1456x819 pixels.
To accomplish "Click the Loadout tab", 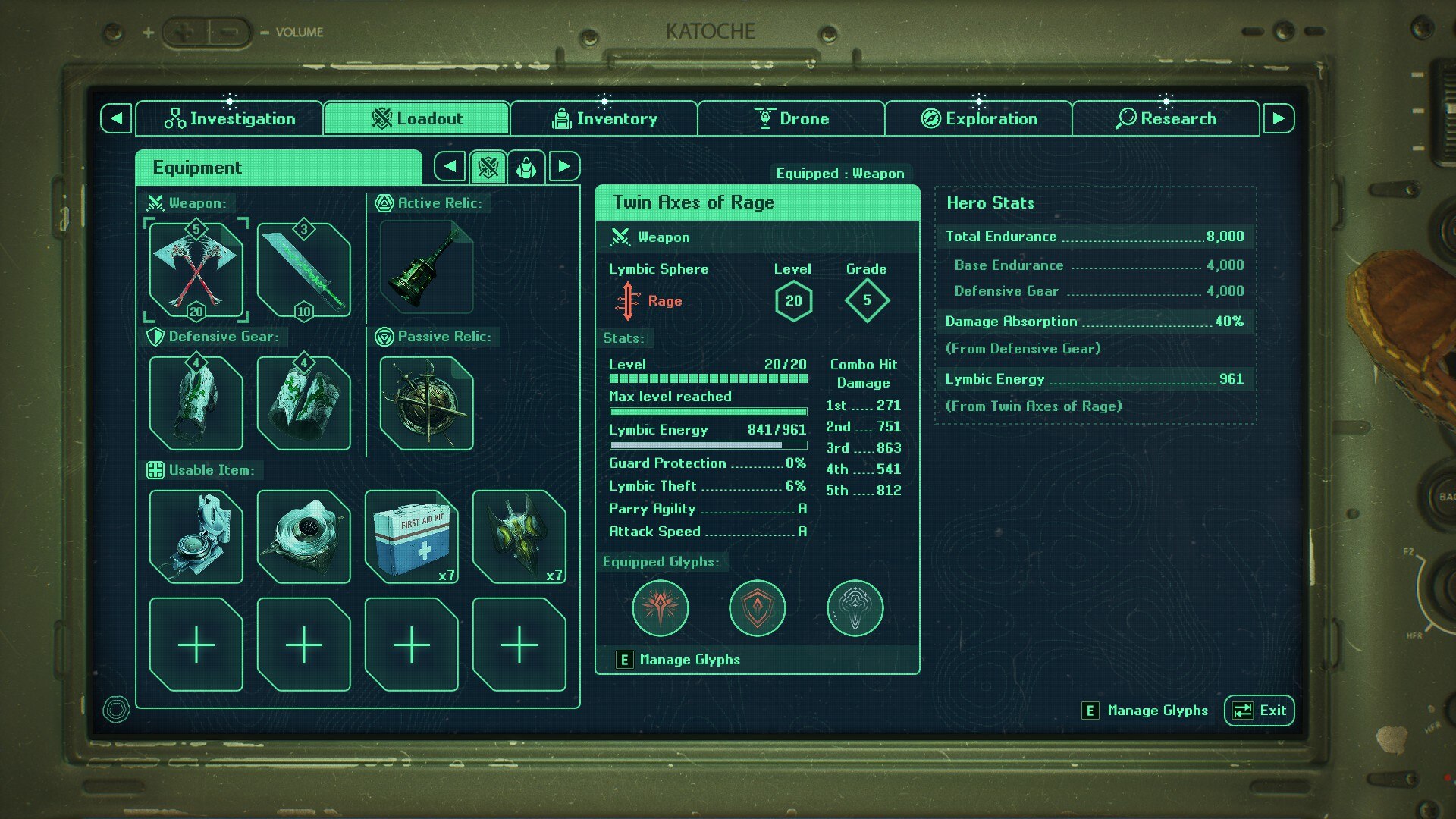I will click(x=416, y=118).
